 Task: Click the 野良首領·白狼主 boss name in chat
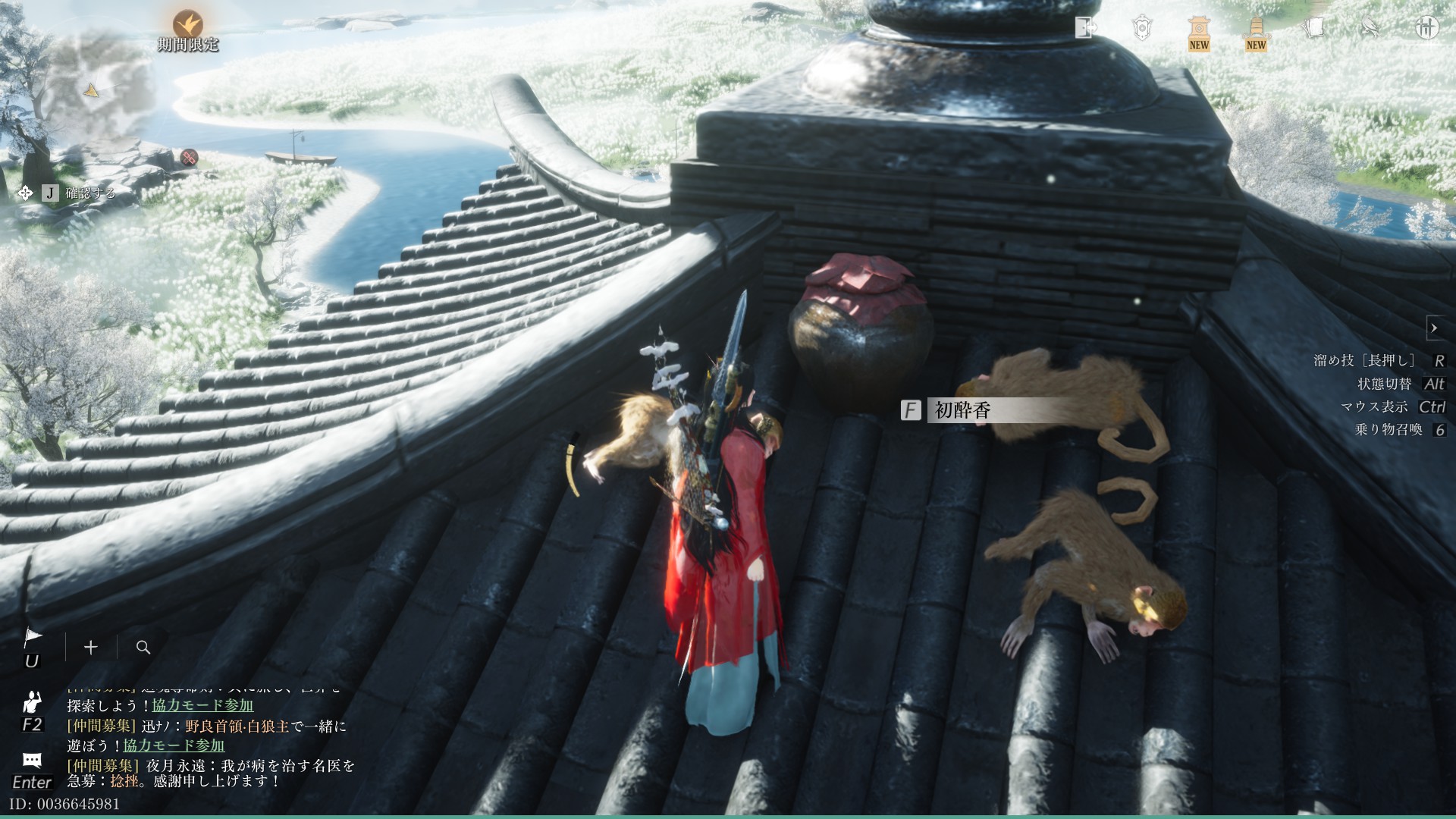click(237, 726)
